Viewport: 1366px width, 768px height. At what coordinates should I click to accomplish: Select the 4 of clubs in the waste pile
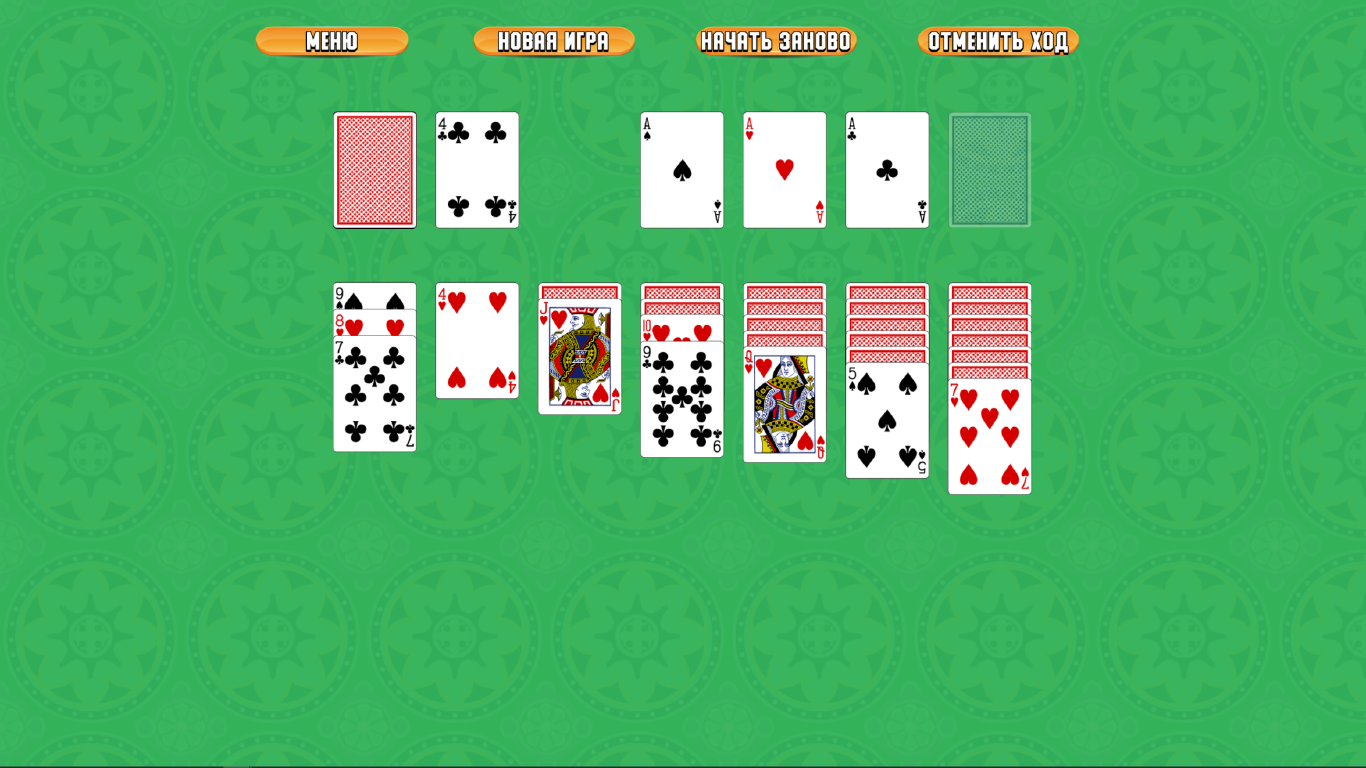coord(477,169)
